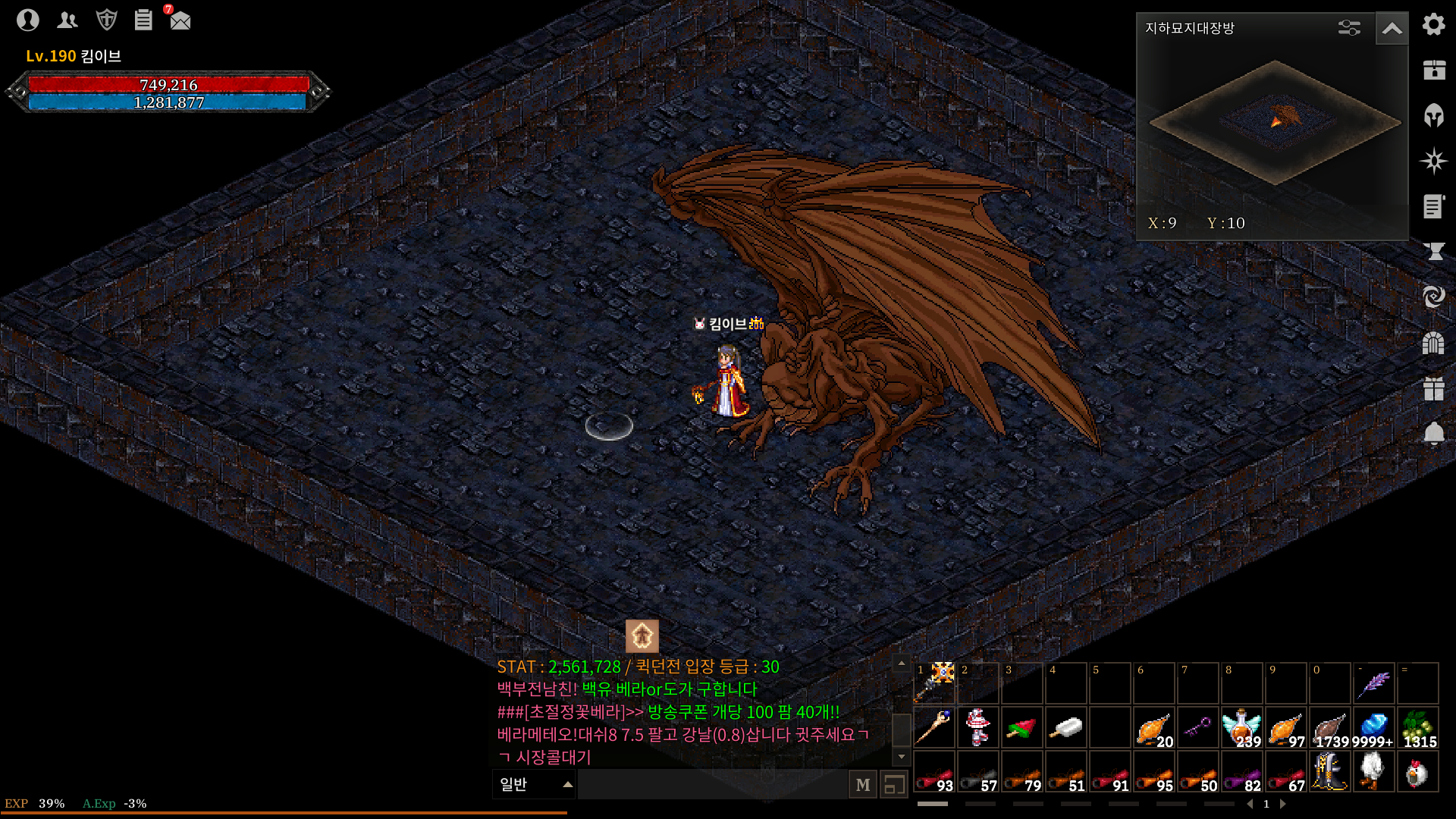The height and width of the screenshot is (819, 1456).
Task: Select the chicken head item slot
Action: pos(1417,772)
